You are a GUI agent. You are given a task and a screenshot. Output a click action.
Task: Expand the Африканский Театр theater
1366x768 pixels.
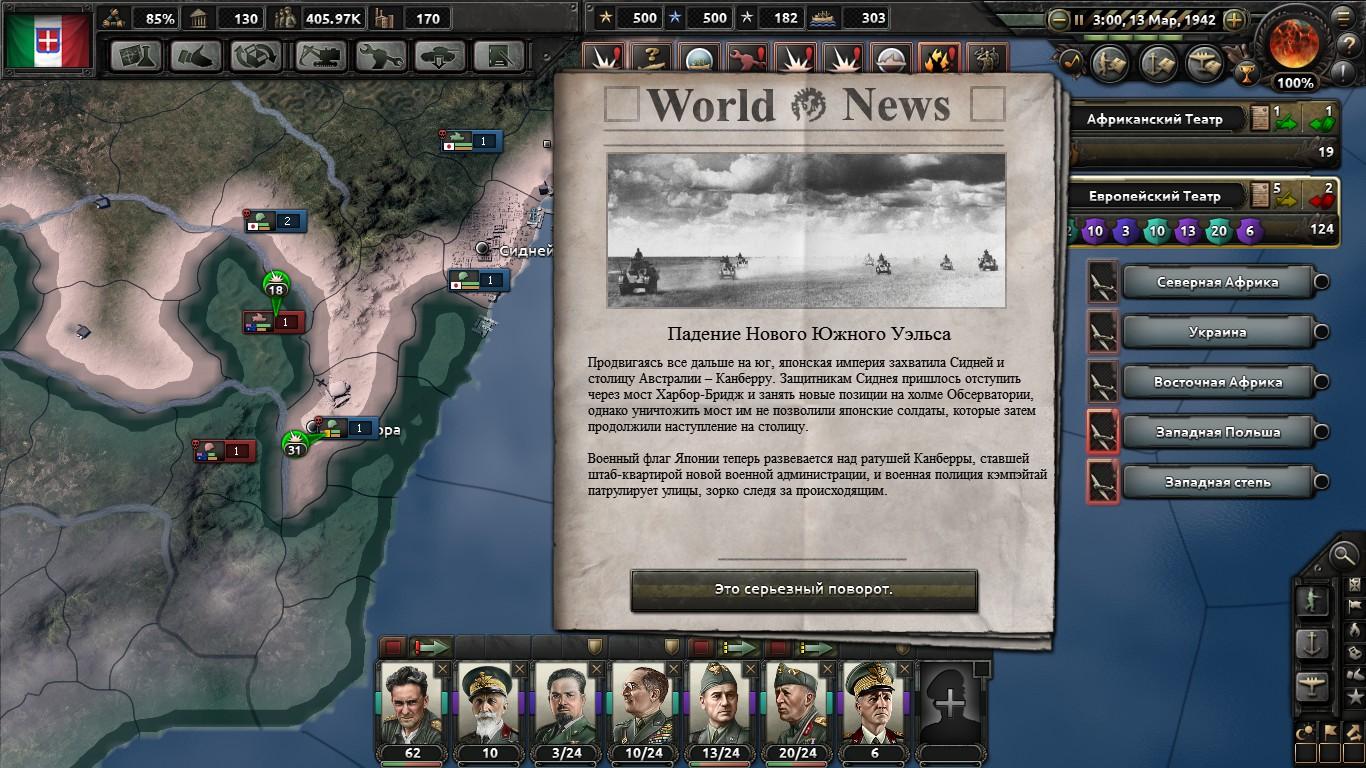(1154, 119)
